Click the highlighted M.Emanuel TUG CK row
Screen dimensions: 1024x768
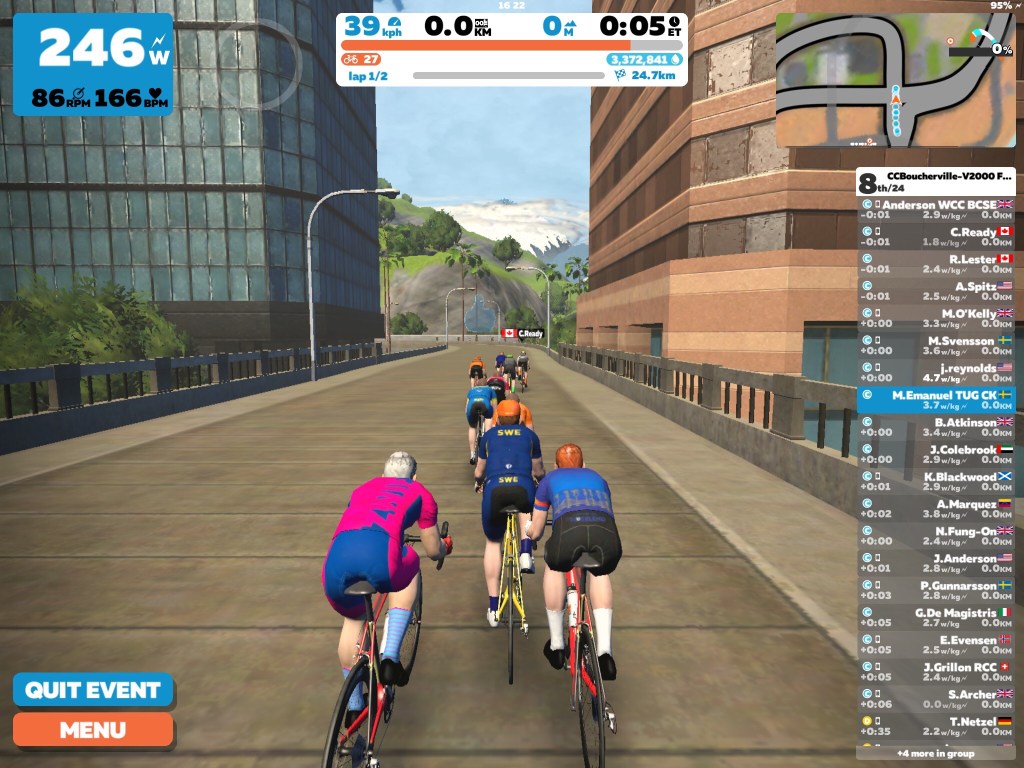936,399
